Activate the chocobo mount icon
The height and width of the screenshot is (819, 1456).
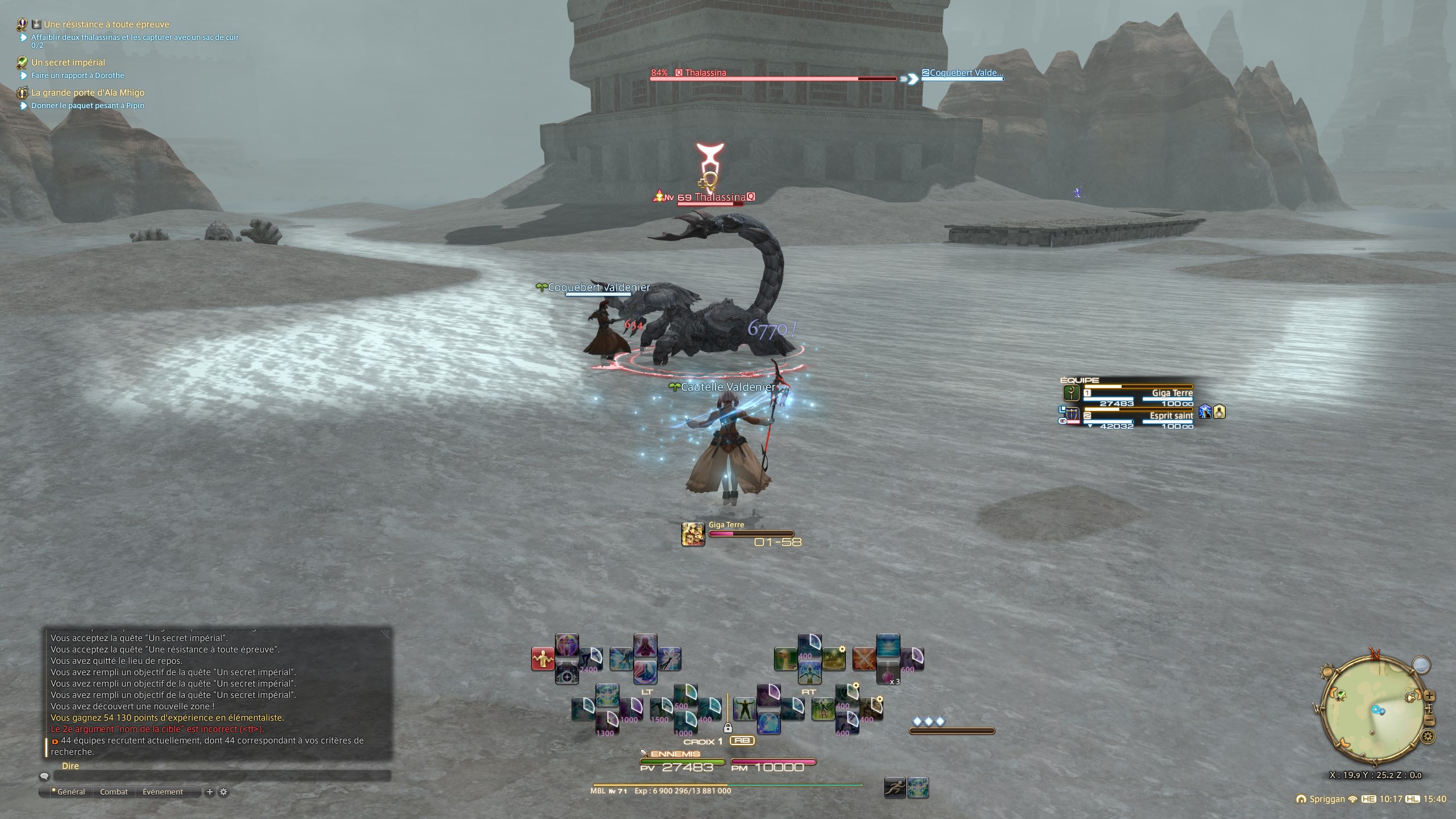click(x=785, y=659)
